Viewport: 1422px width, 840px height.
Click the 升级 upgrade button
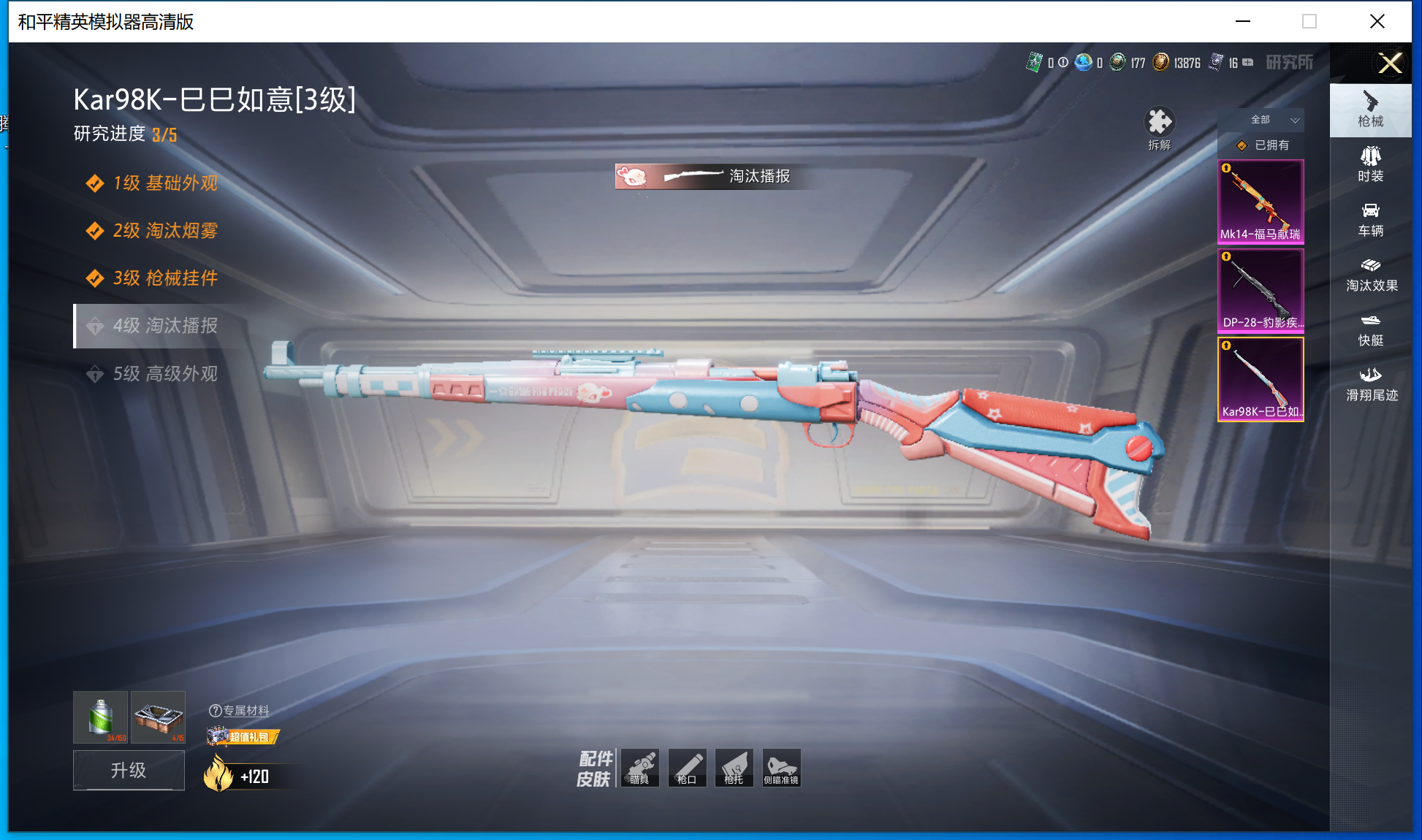(x=129, y=771)
